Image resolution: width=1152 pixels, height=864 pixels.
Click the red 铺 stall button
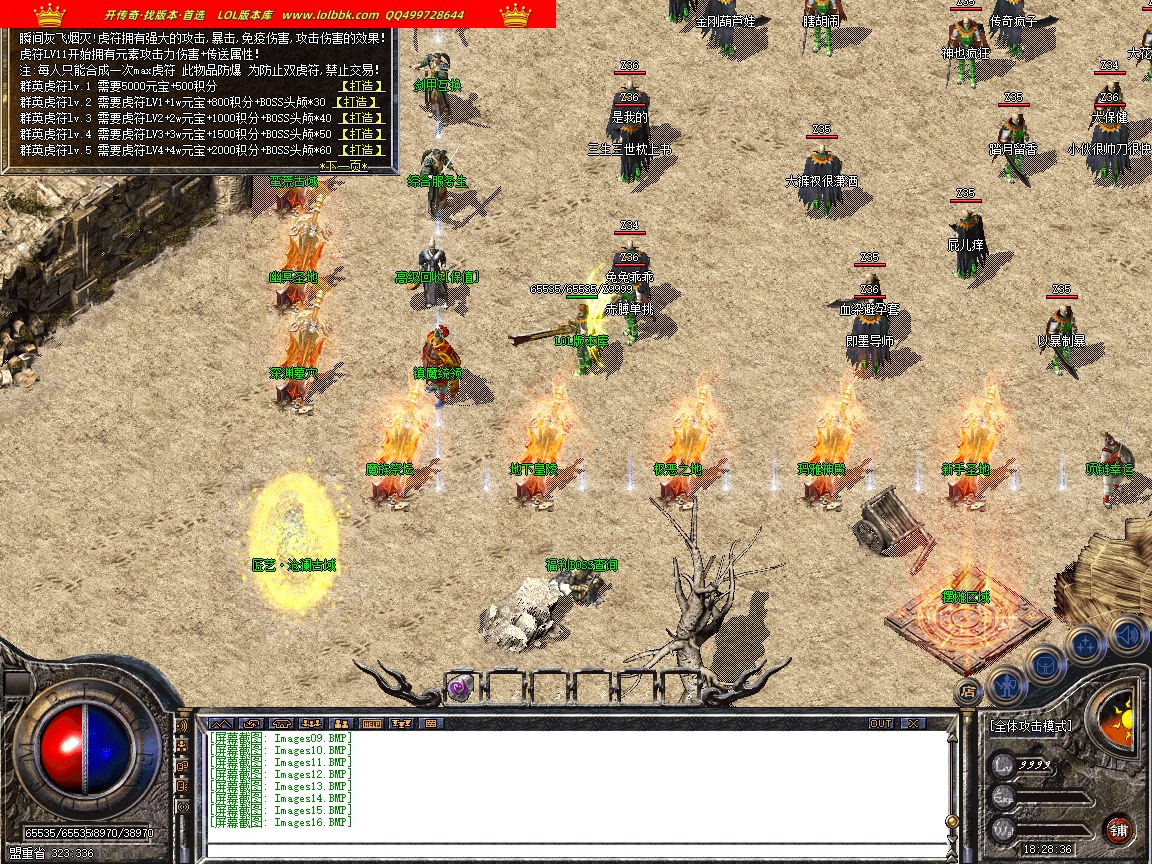(1118, 829)
